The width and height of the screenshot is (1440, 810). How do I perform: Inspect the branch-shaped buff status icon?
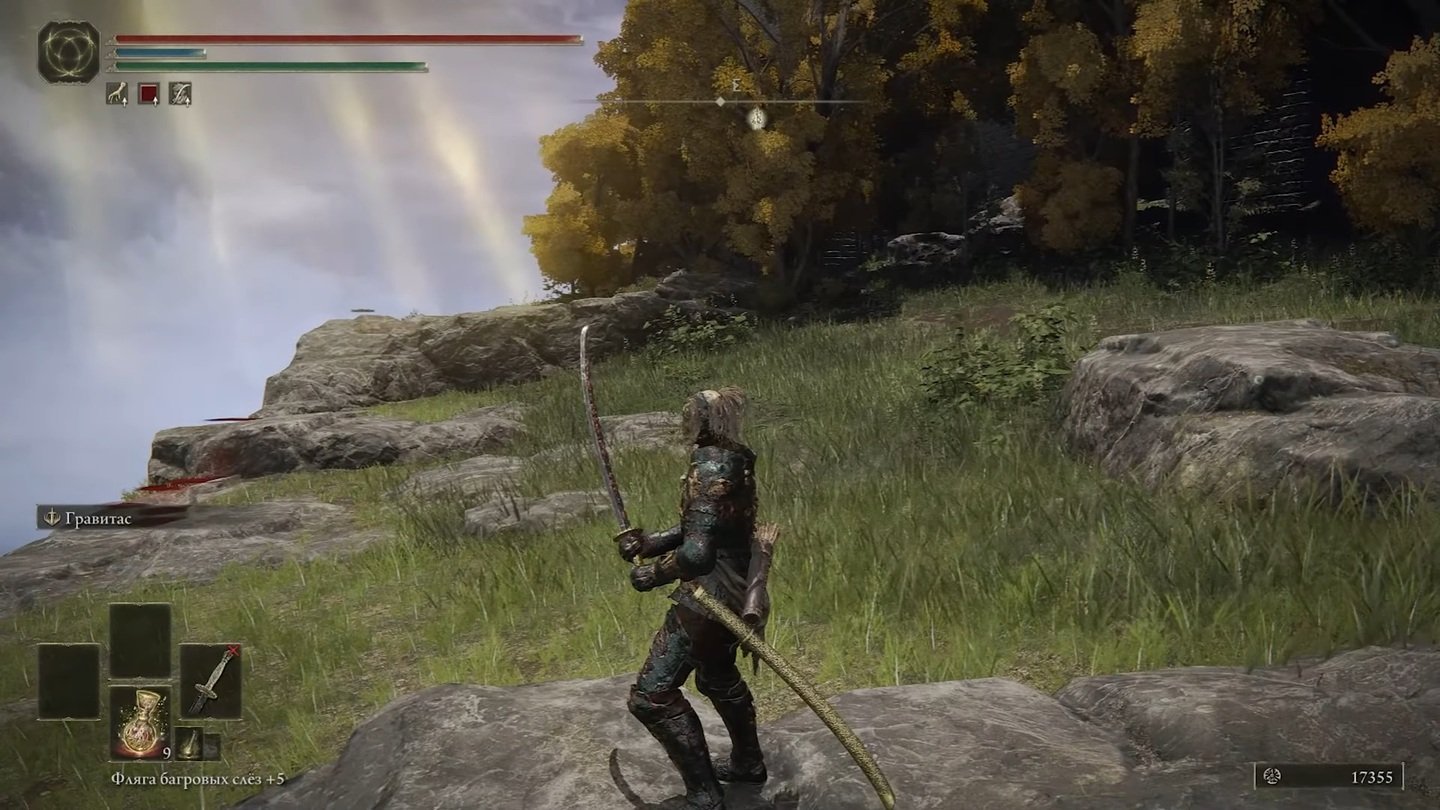pos(117,94)
